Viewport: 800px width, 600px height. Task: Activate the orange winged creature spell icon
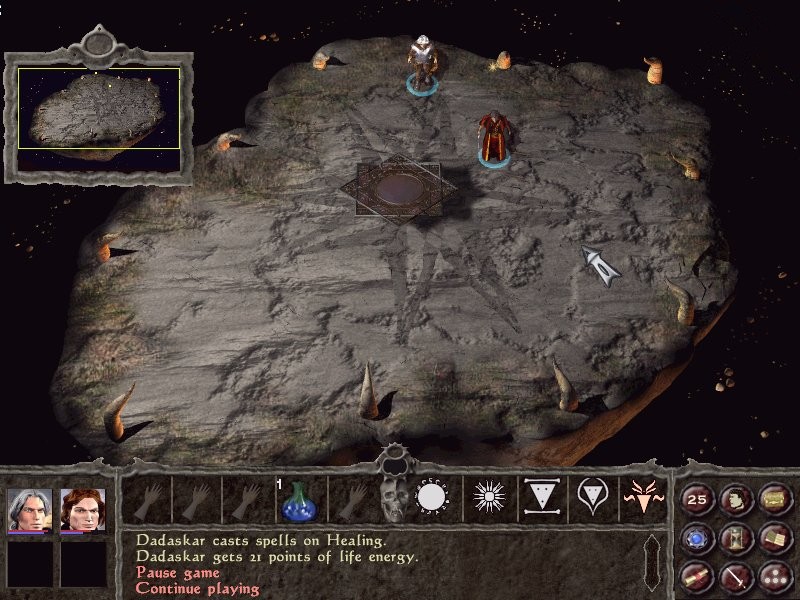point(643,498)
